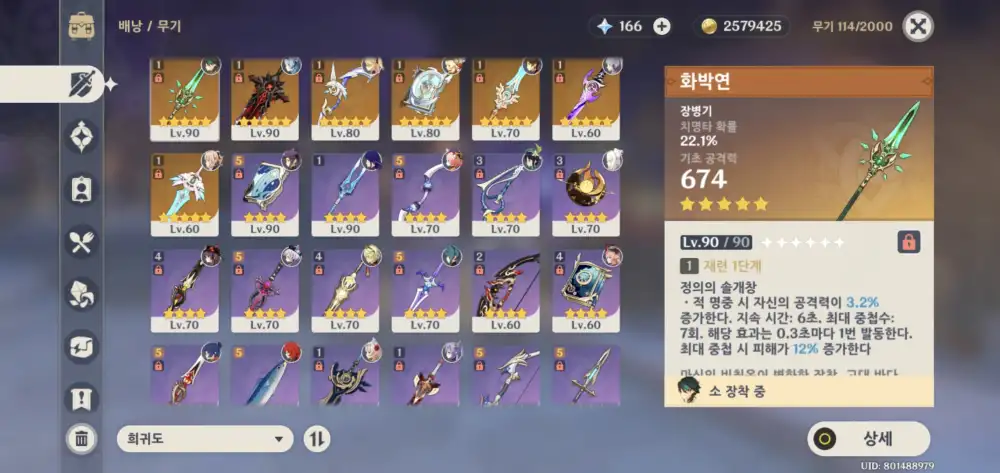This screenshot has width=1000, height=473.
Task: Toggle the lock on 화박연
Action: [x=908, y=242]
